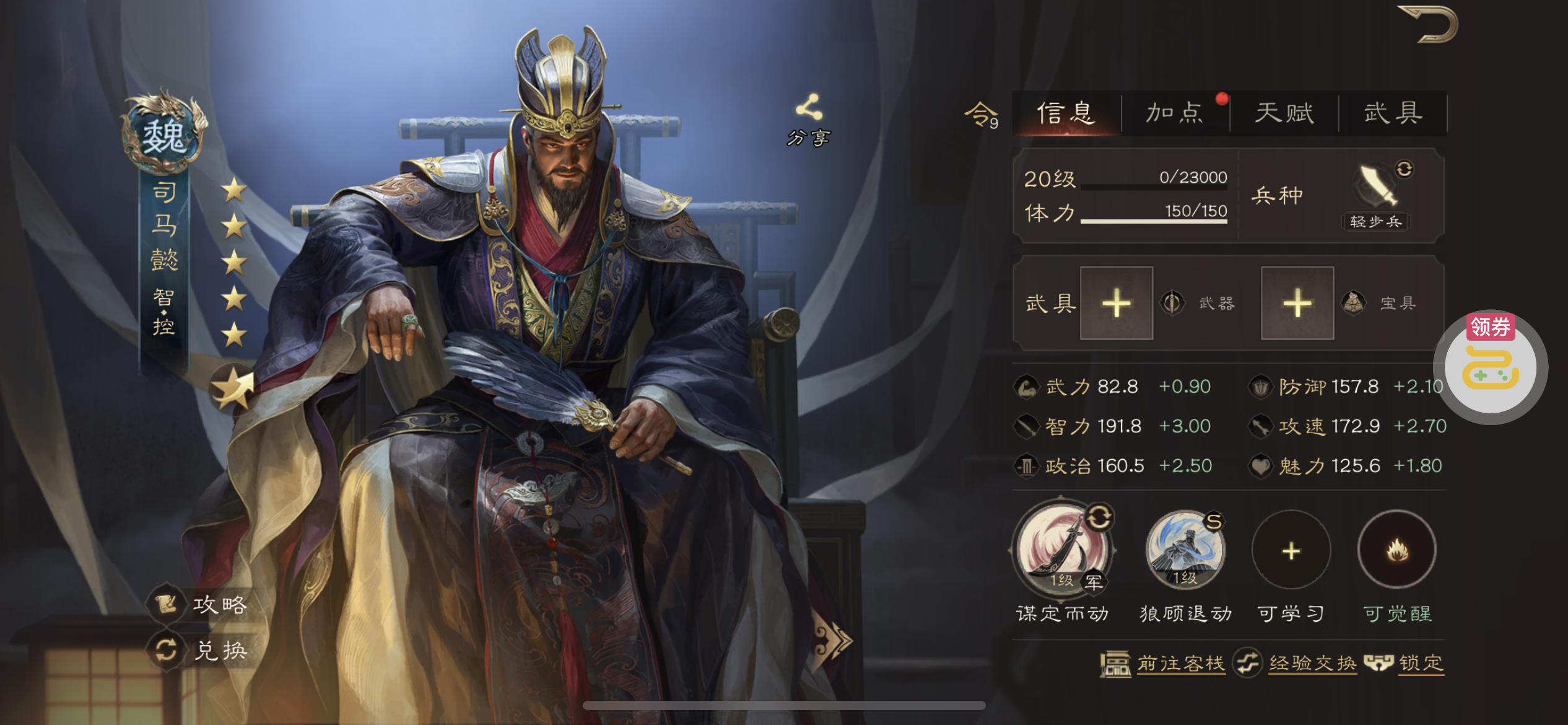Select the 信息 info tab
The width and height of the screenshot is (1568, 725).
pos(1066,113)
